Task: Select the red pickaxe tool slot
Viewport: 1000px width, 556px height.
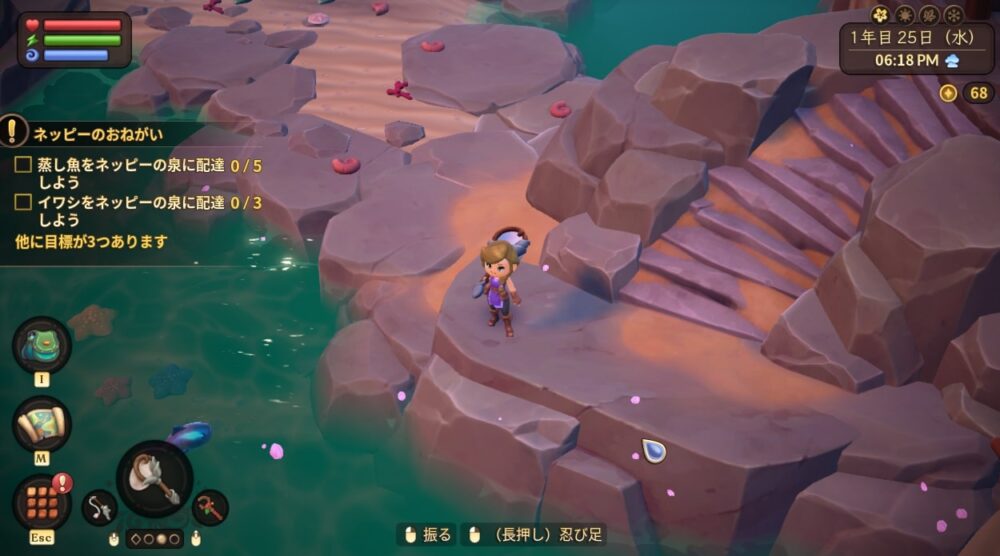Action: pyautogui.click(x=210, y=507)
